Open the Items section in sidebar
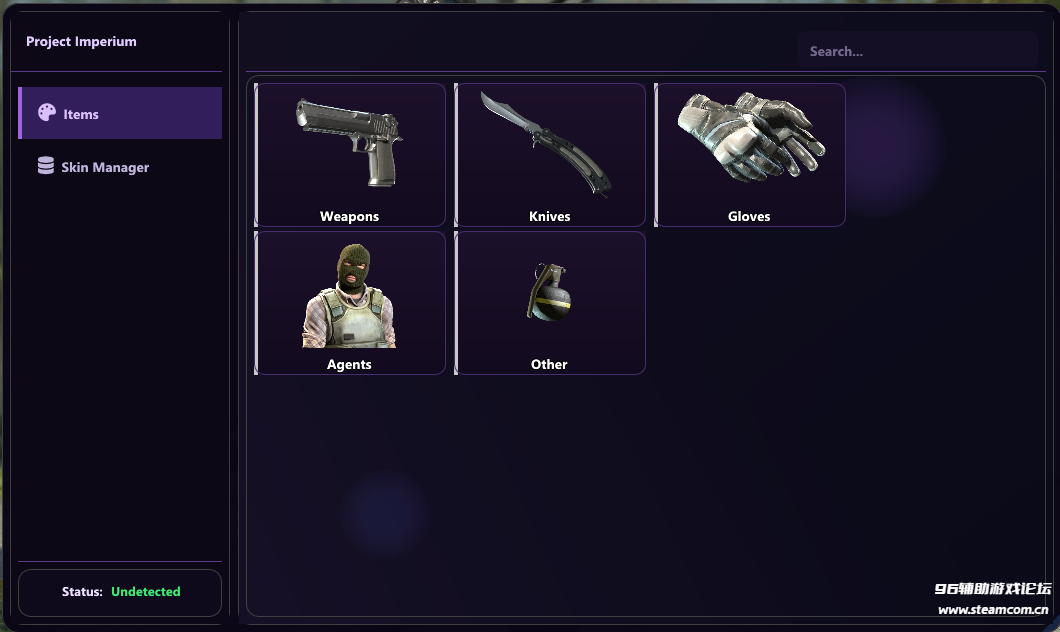 [120, 113]
